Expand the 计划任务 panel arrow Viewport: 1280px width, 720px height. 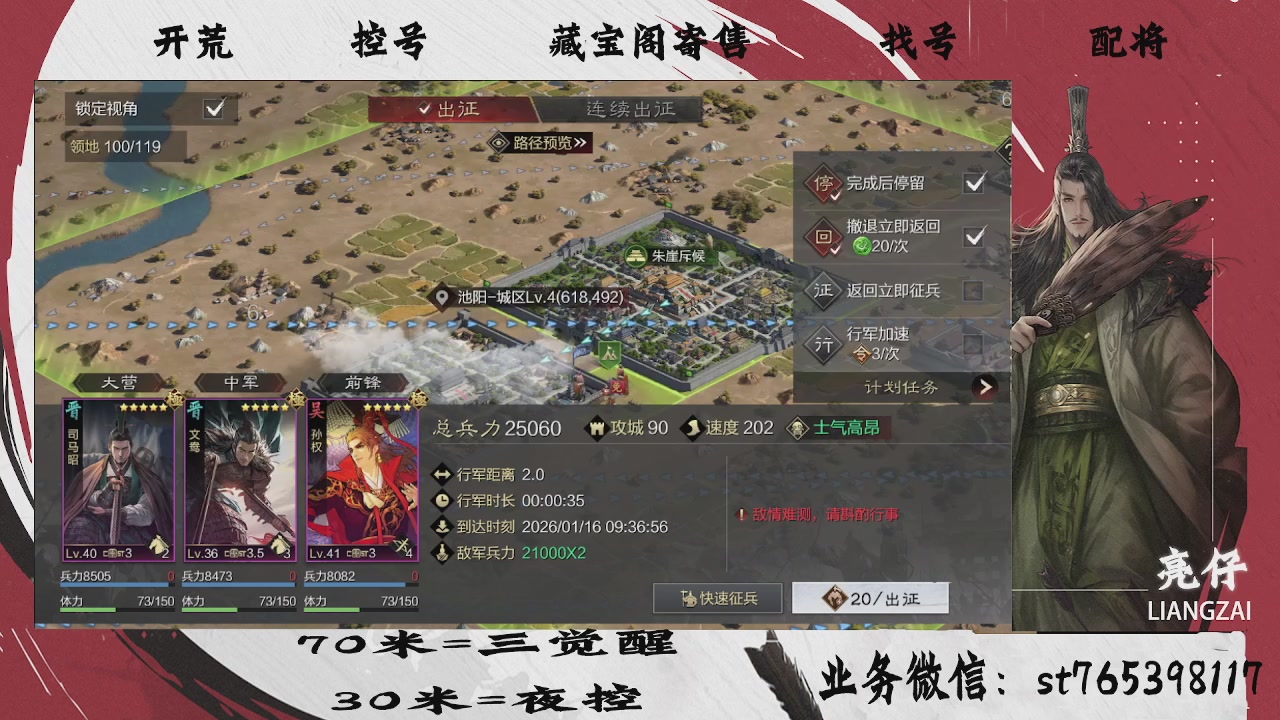coord(983,387)
